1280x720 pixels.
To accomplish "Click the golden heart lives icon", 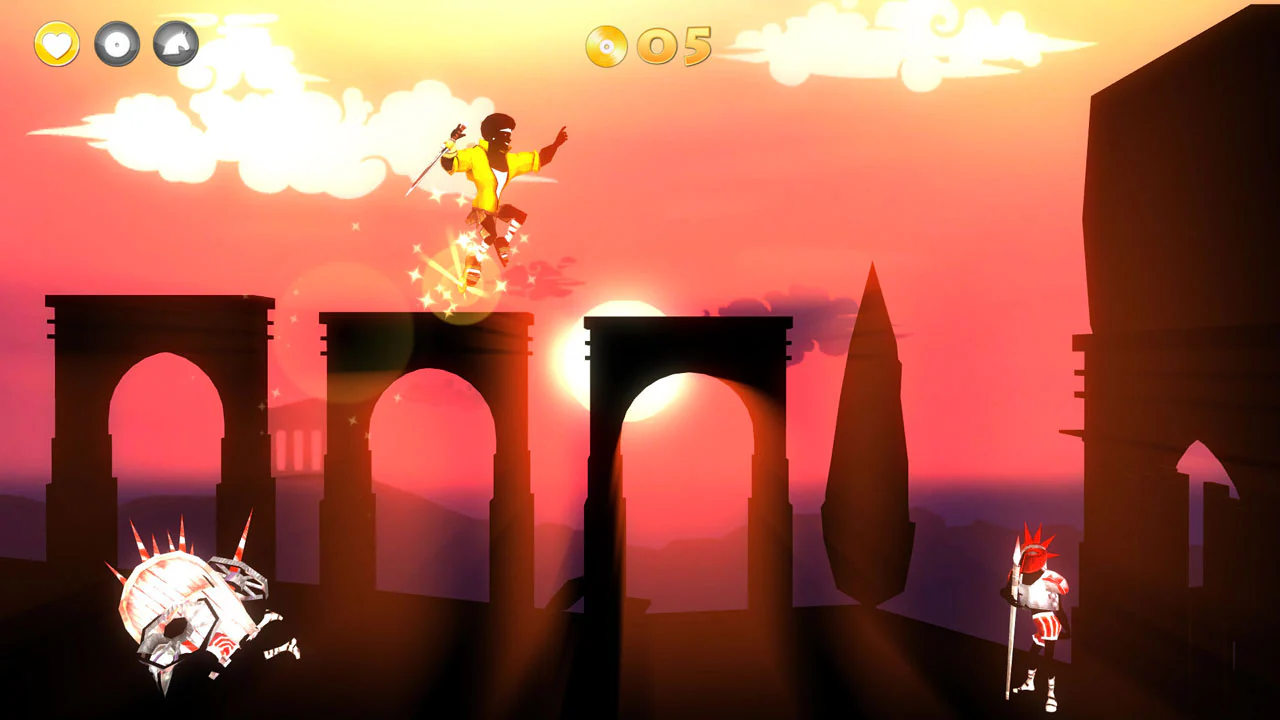I will [55, 44].
